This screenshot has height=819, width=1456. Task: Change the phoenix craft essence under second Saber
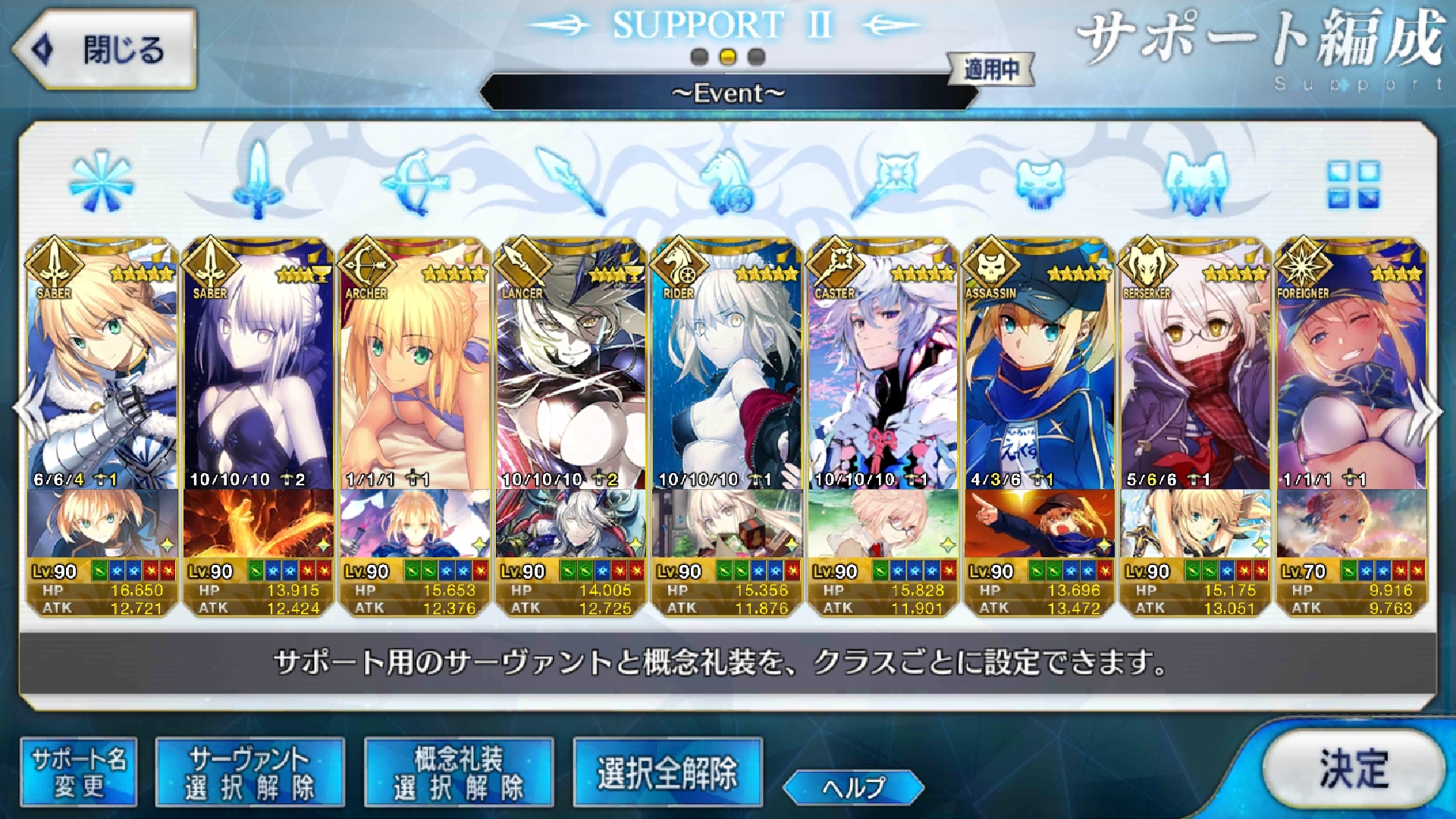pos(259,523)
